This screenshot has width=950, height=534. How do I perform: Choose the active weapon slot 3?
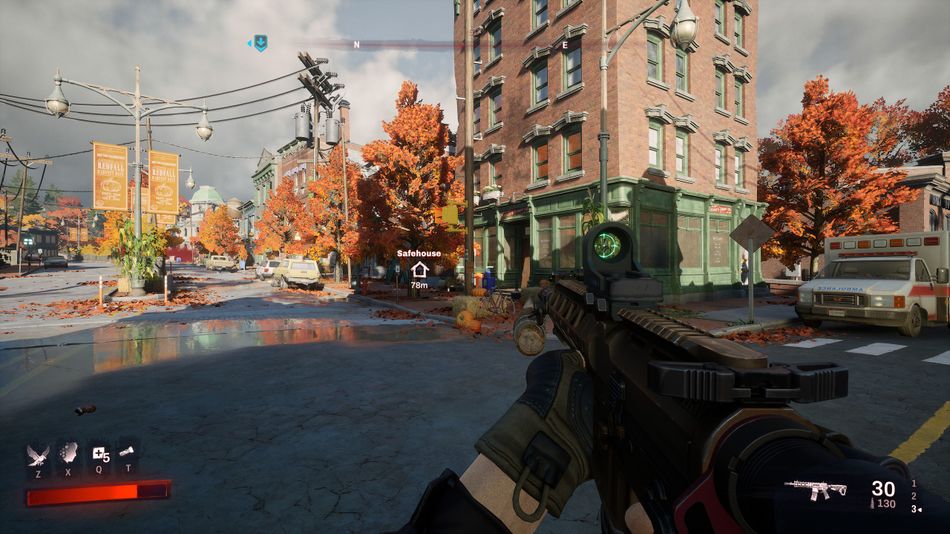pos(913,508)
